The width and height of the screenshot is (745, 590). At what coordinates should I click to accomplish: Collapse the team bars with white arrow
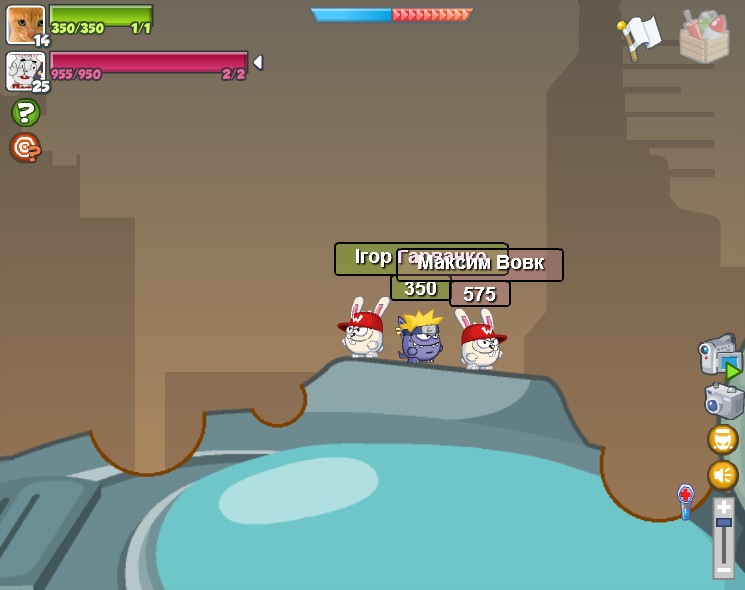(x=258, y=62)
